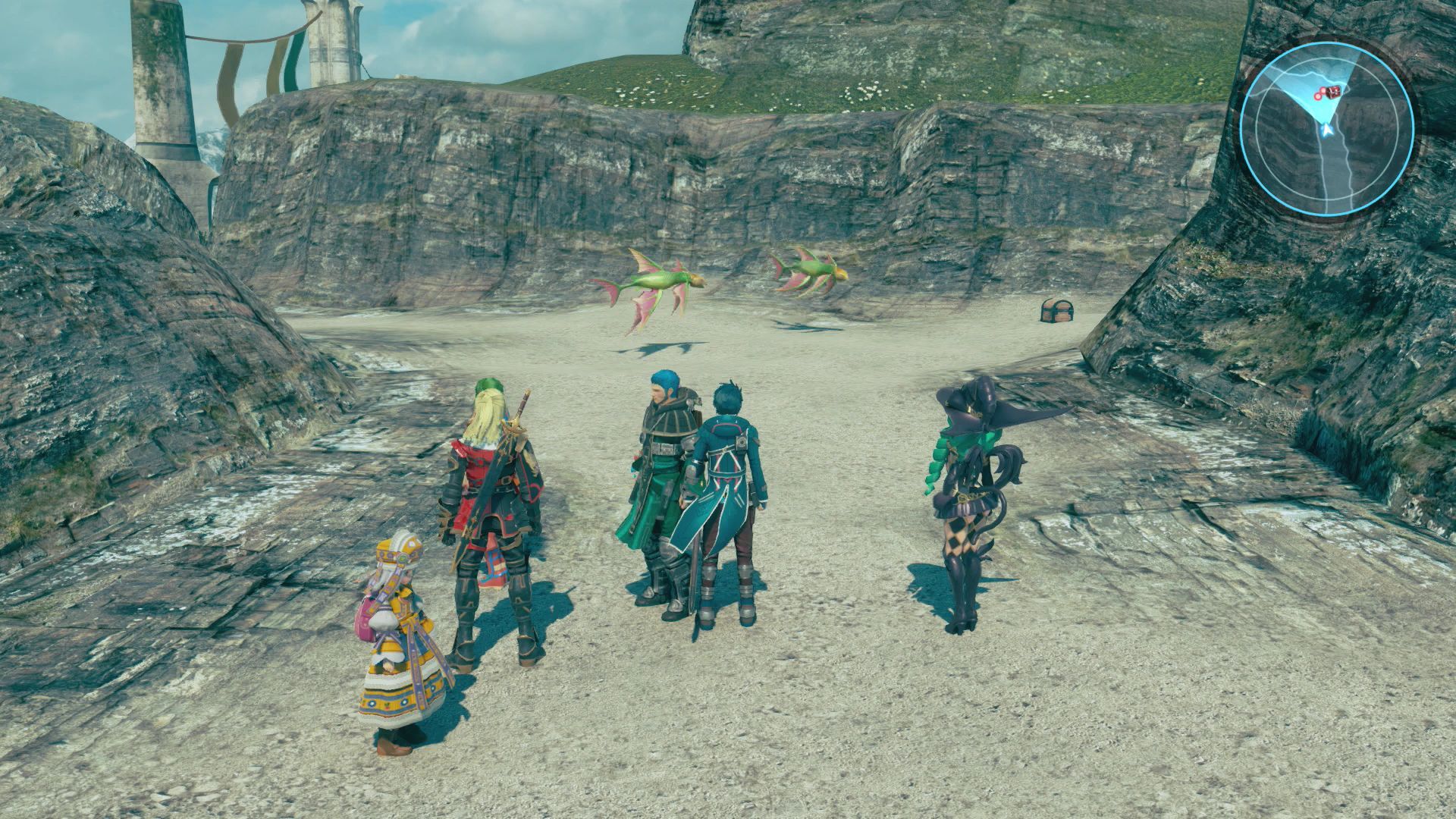Open the circular minimap radar
Viewport: 1456px width, 819px height.
click(x=1326, y=129)
